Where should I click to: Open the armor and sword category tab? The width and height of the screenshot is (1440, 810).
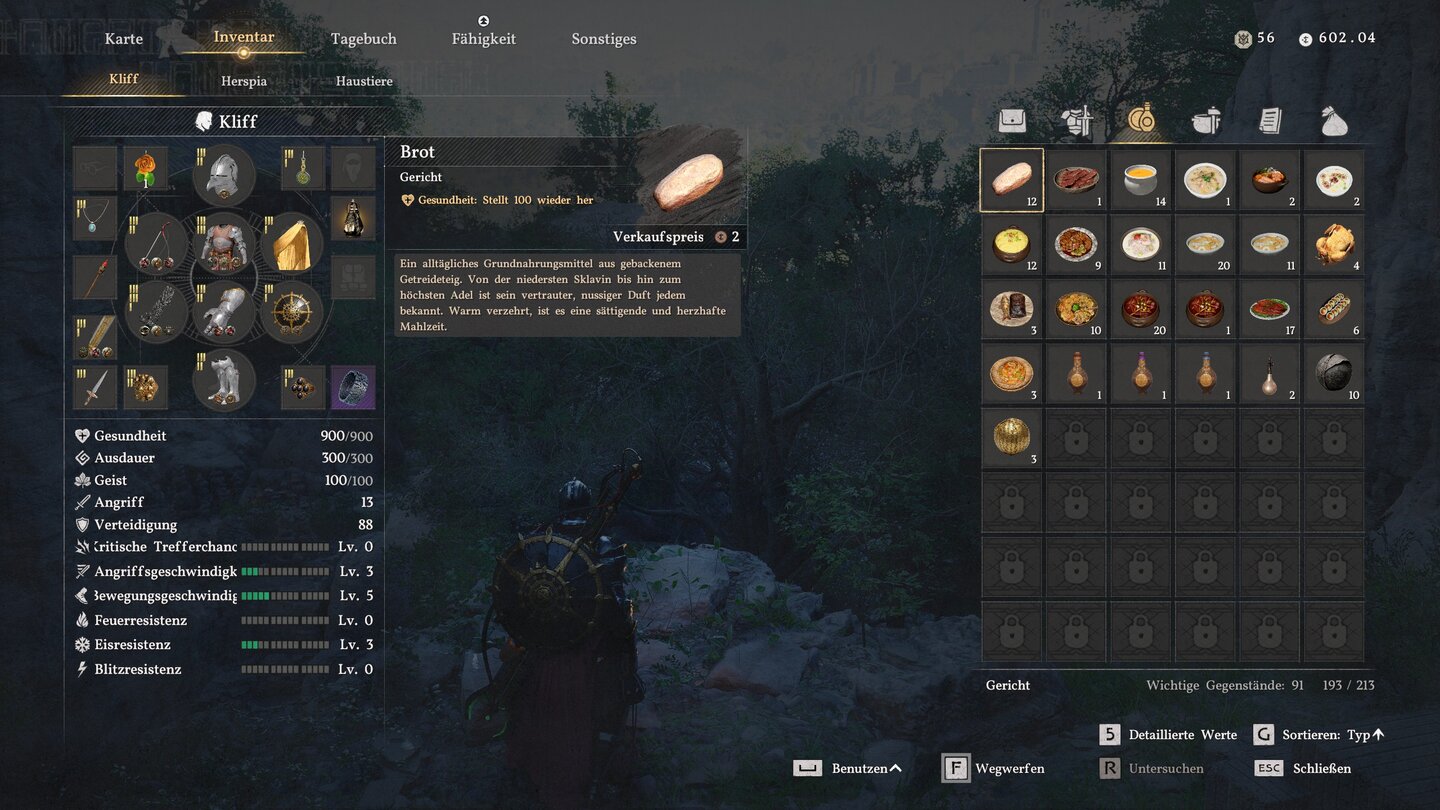pyautogui.click(x=1077, y=121)
